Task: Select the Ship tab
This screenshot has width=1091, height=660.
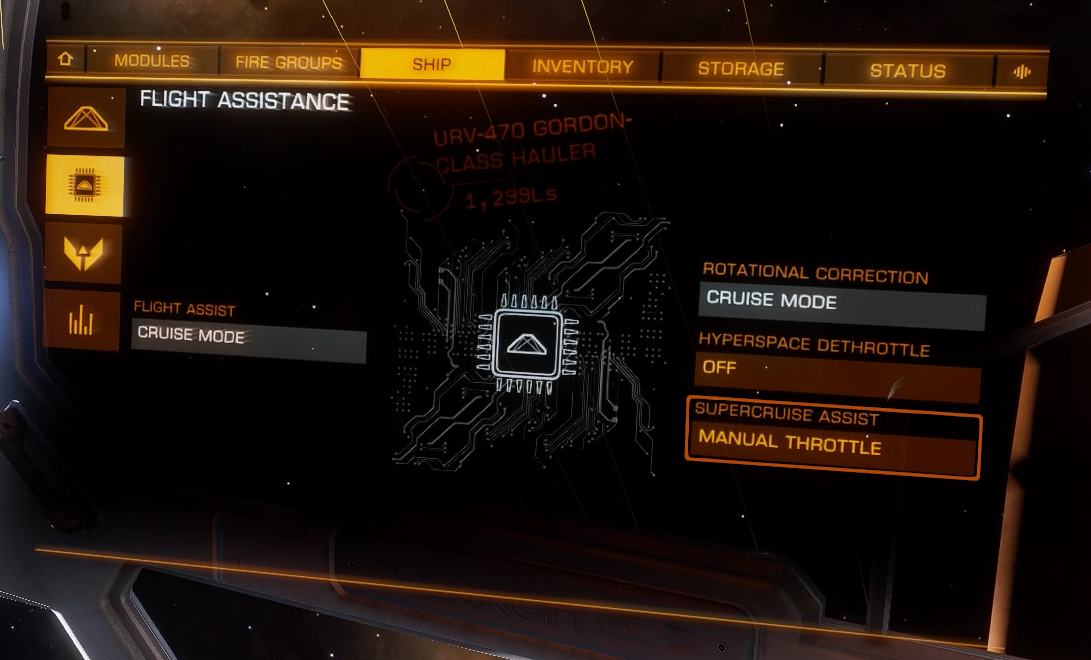Action: click(x=432, y=65)
